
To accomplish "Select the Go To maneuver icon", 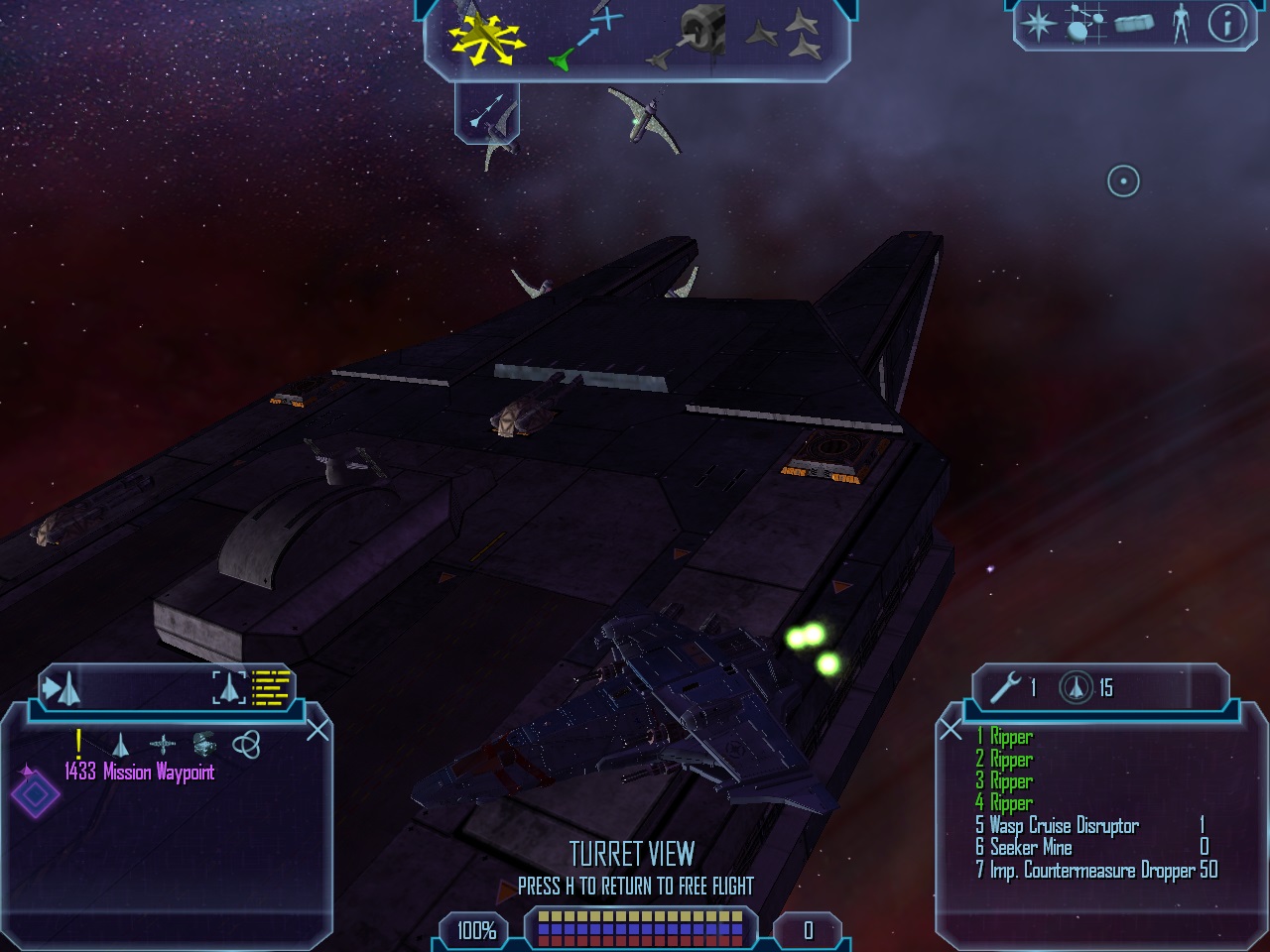I will [585, 40].
